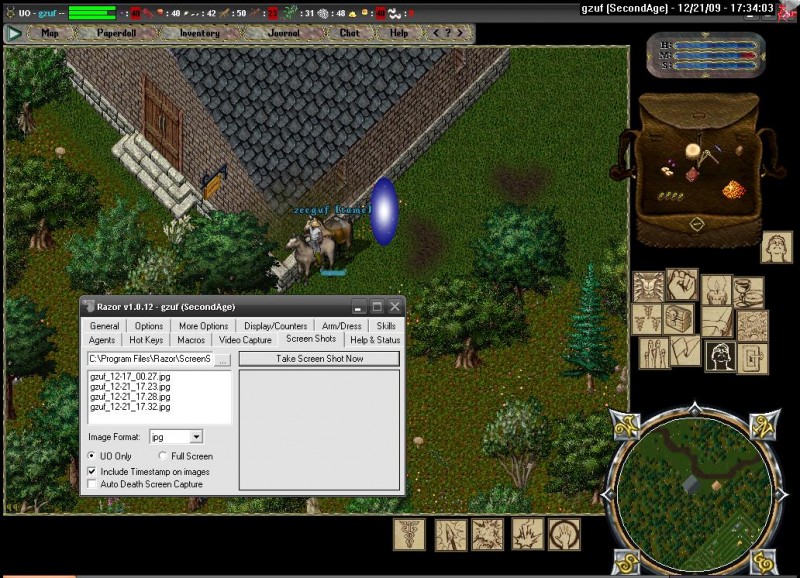Screen dimensions: 800x578
Task: Switch to the Hot Keys tab
Action: [146, 340]
